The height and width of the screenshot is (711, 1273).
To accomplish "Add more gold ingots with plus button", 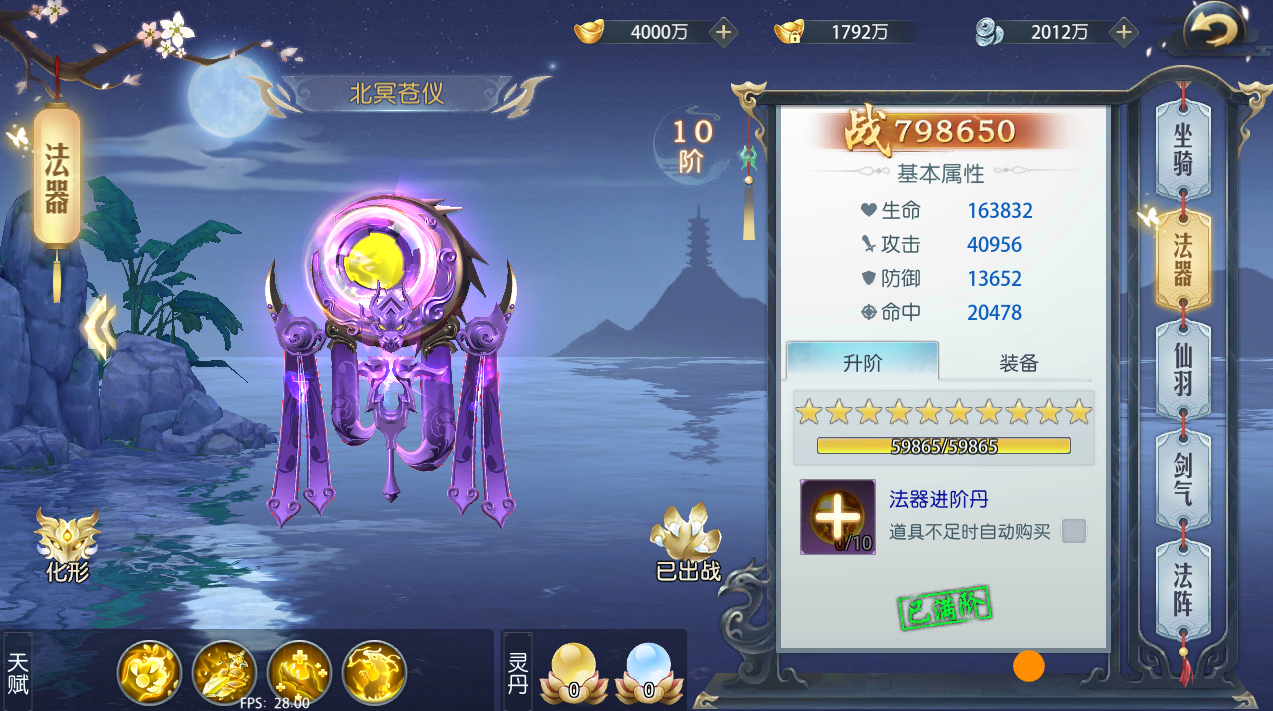I will [x=724, y=32].
